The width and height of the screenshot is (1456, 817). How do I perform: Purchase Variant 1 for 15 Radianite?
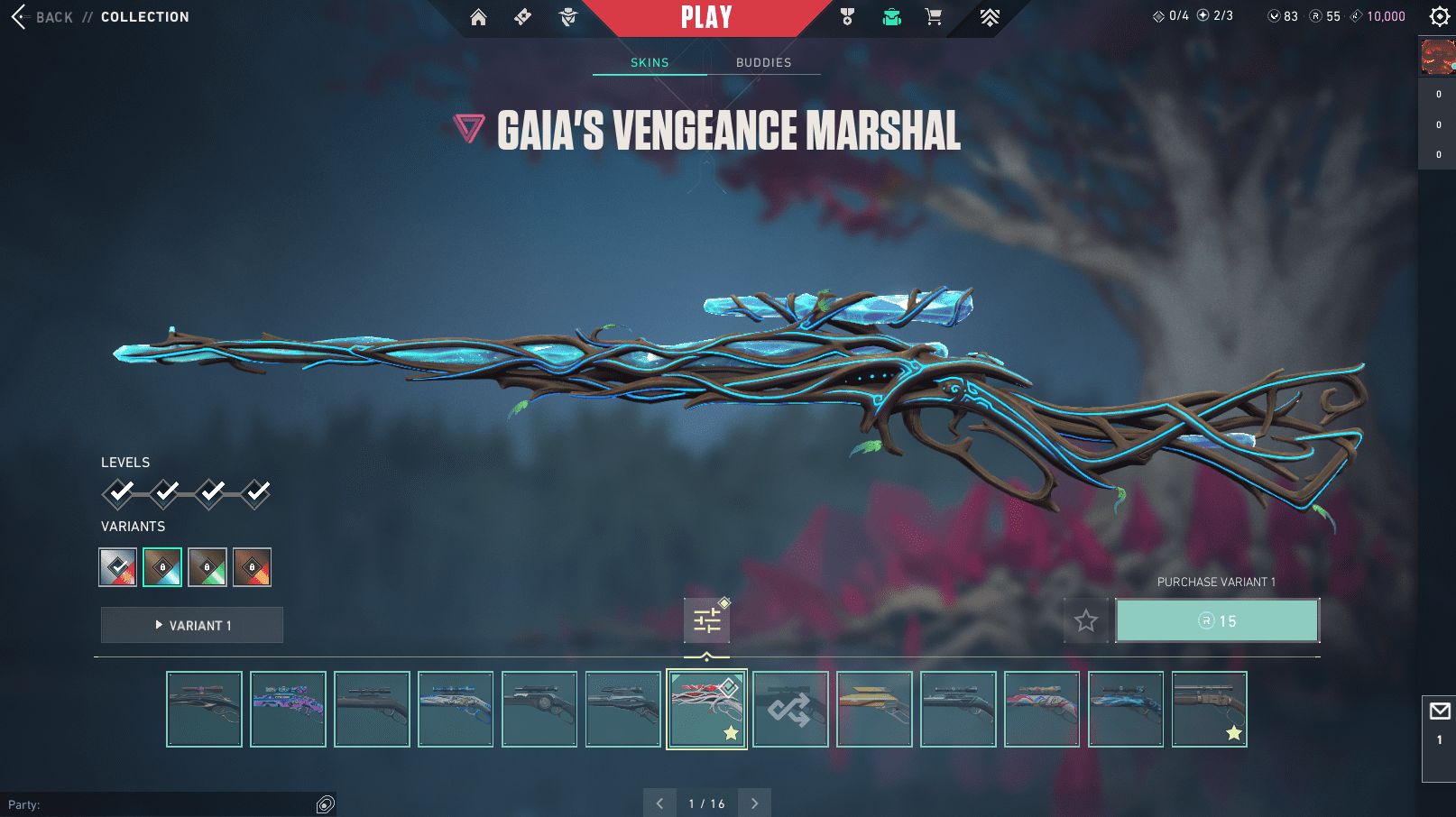coord(1217,620)
